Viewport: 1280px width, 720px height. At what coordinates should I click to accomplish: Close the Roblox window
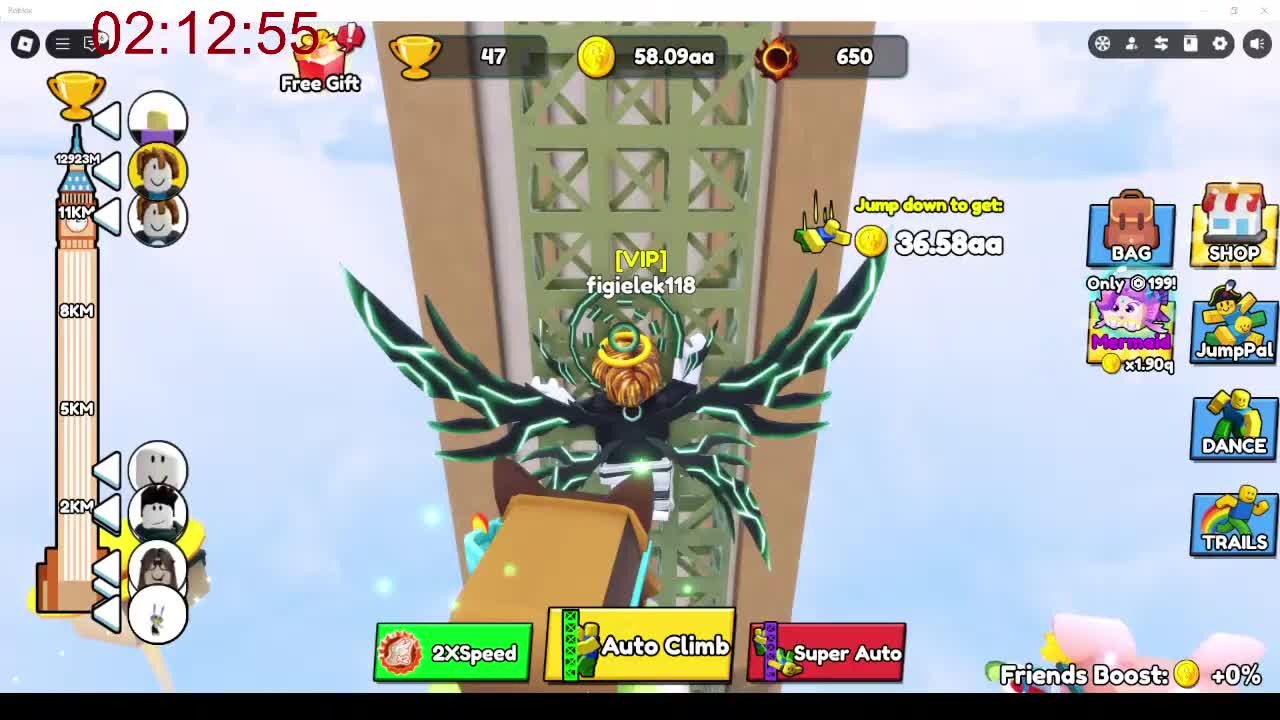(x=1264, y=10)
